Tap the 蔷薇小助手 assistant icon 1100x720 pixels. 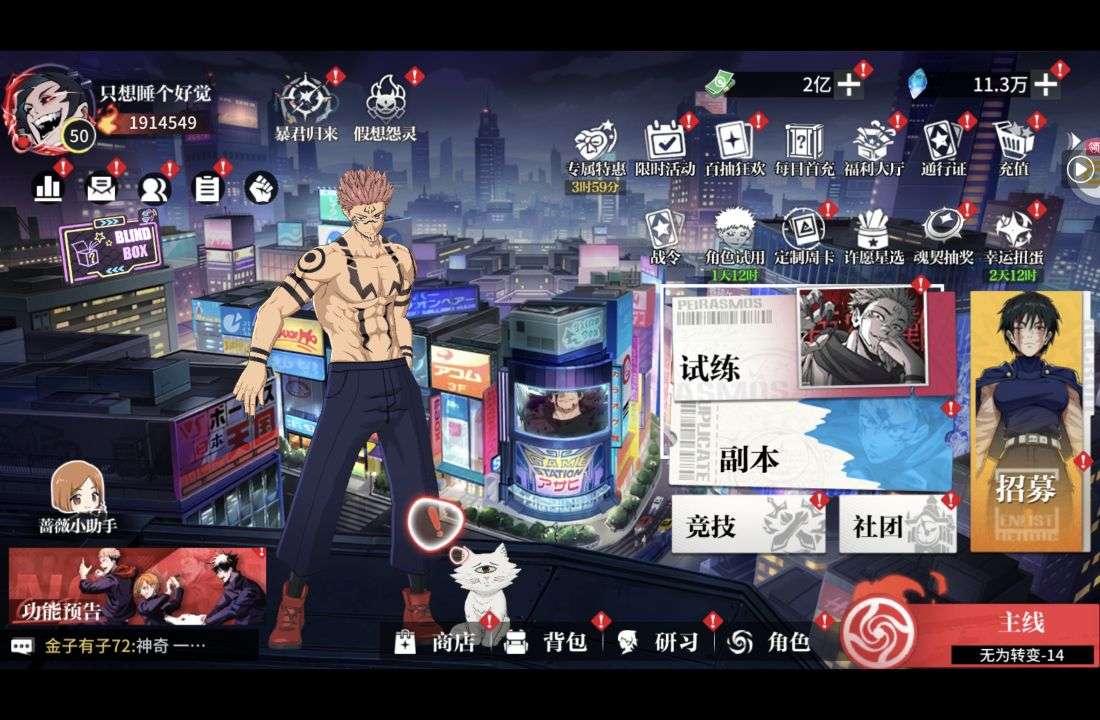[x=79, y=497]
